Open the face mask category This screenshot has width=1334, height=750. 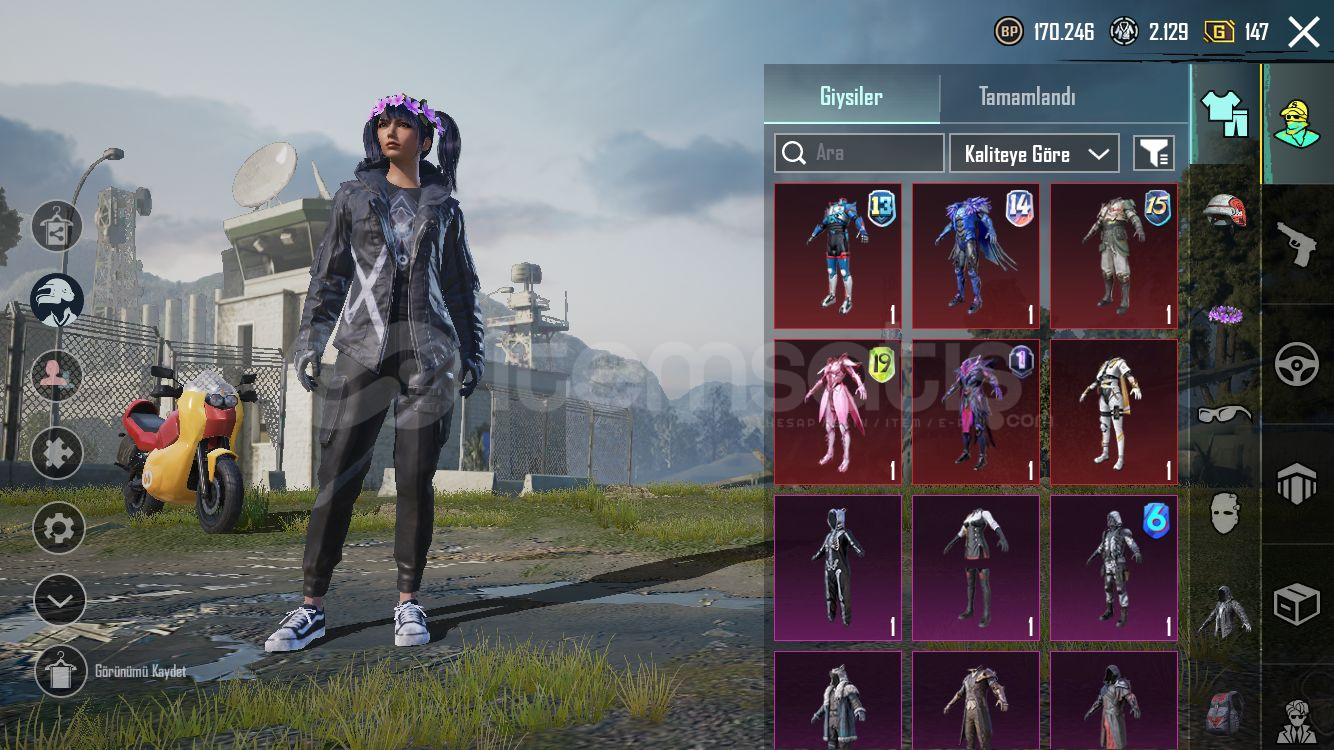(x=1225, y=513)
